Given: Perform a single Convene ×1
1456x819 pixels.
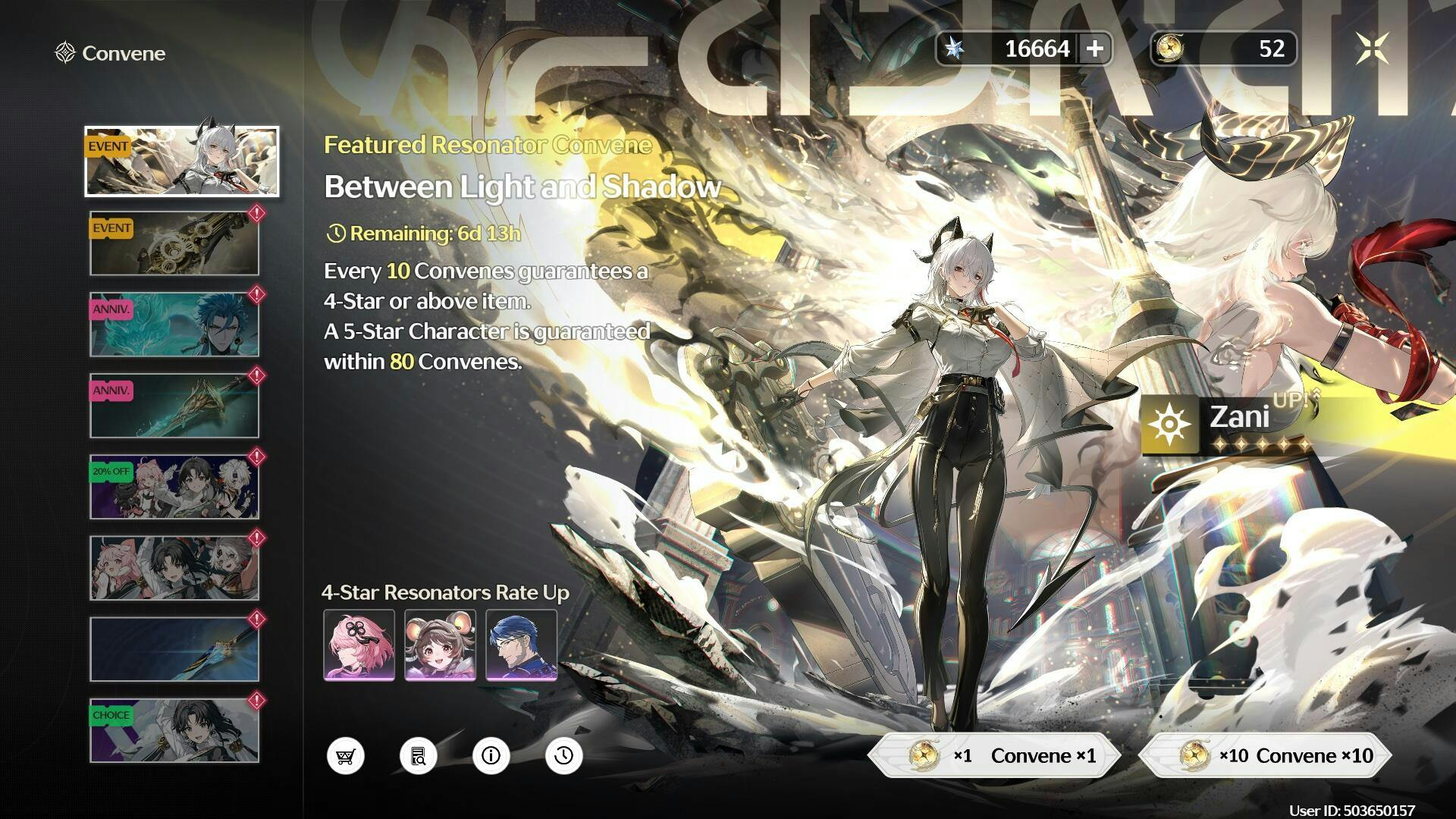Looking at the screenshot, I should [x=993, y=755].
